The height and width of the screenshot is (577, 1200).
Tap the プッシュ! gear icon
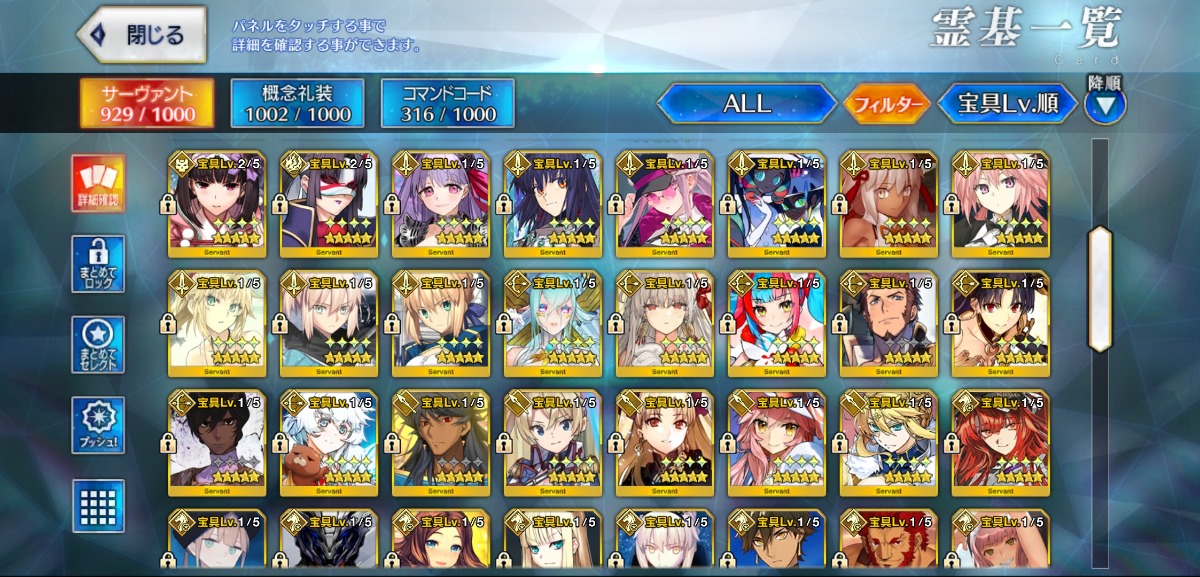click(98, 425)
